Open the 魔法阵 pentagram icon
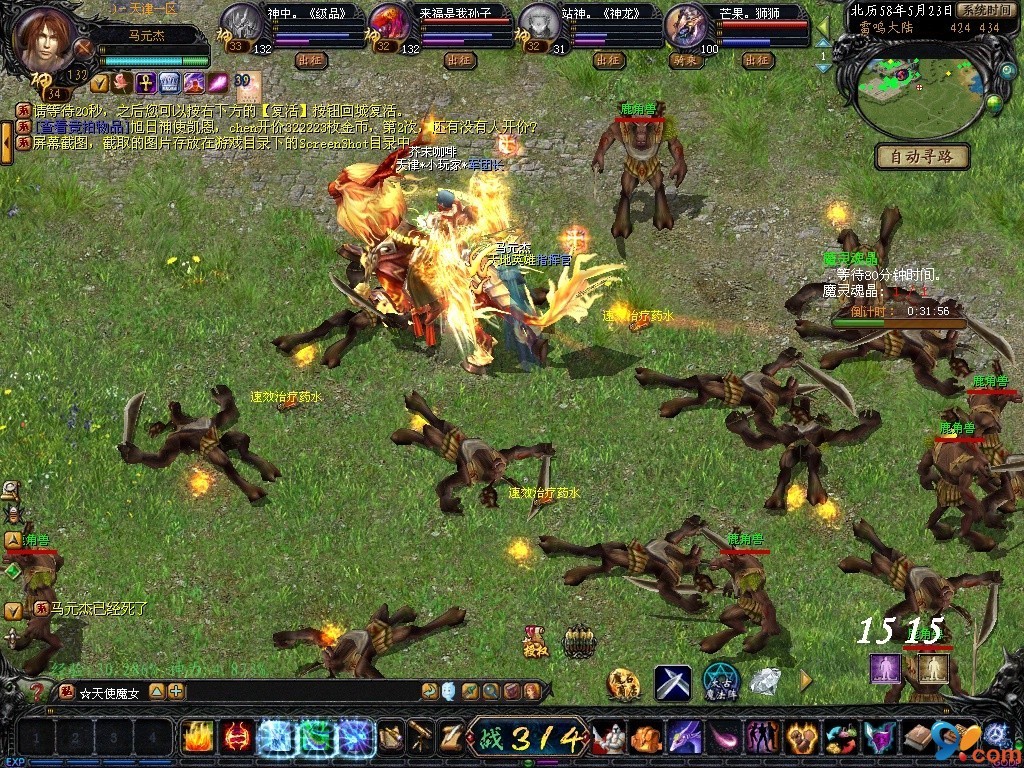Screen dimensions: 1024x768 tap(720, 682)
